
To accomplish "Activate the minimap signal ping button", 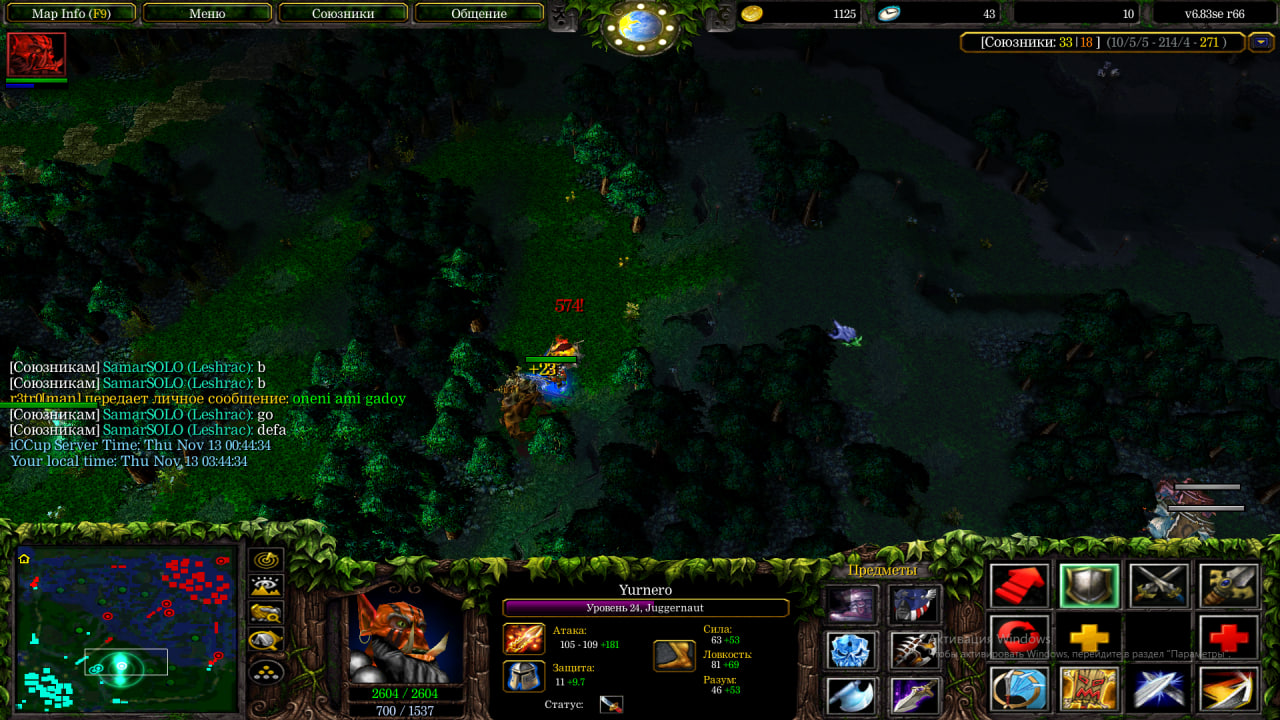I will pos(266,561).
